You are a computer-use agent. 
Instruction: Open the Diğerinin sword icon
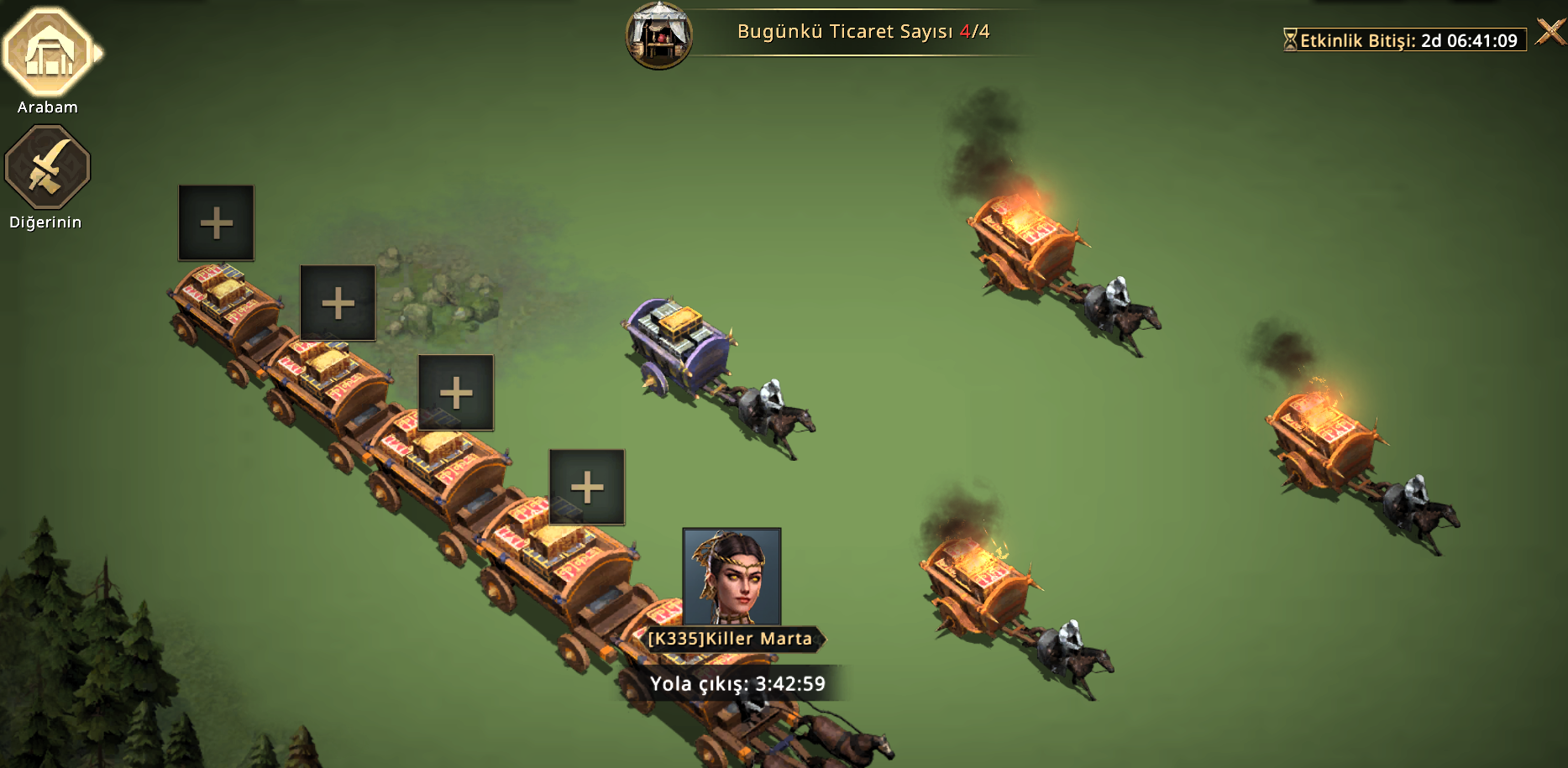pyautogui.click(x=48, y=167)
